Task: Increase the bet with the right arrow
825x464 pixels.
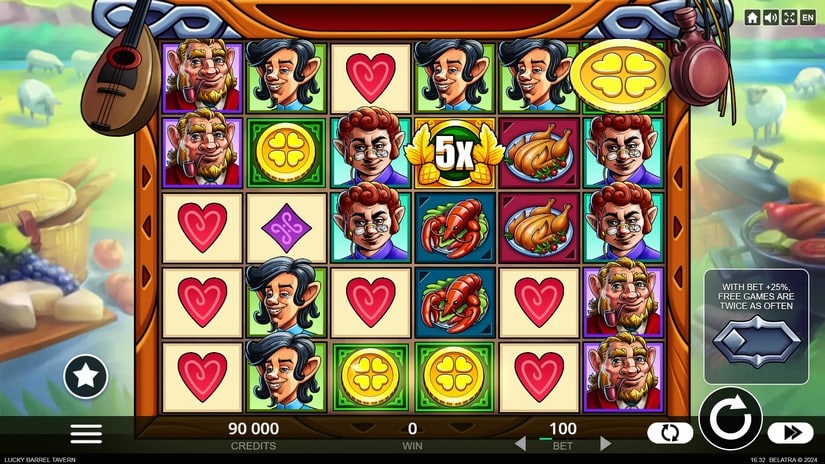Action: [x=606, y=443]
